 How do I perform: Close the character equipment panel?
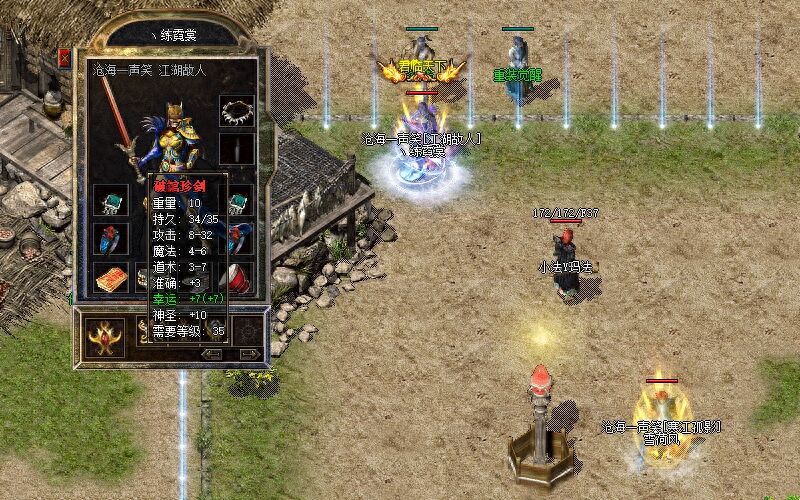pyautogui.click(x=65, y=57)
